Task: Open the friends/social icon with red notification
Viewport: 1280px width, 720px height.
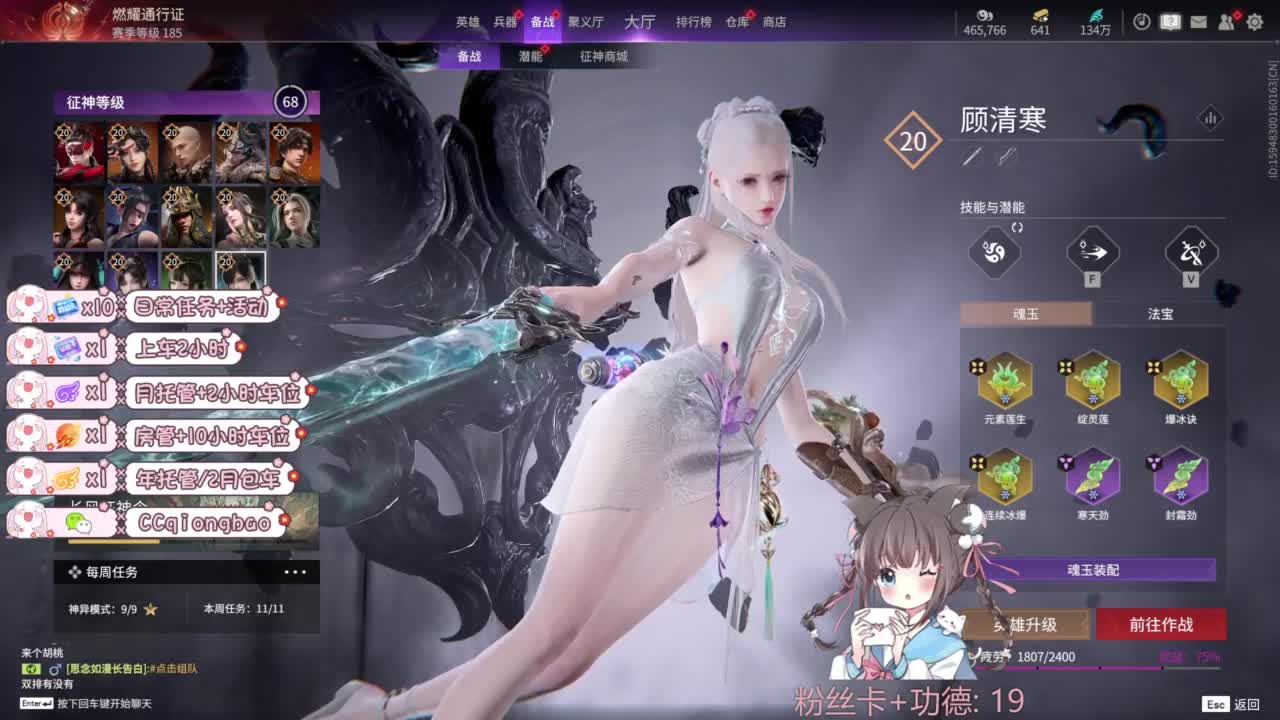Action: pos(1226,21)
